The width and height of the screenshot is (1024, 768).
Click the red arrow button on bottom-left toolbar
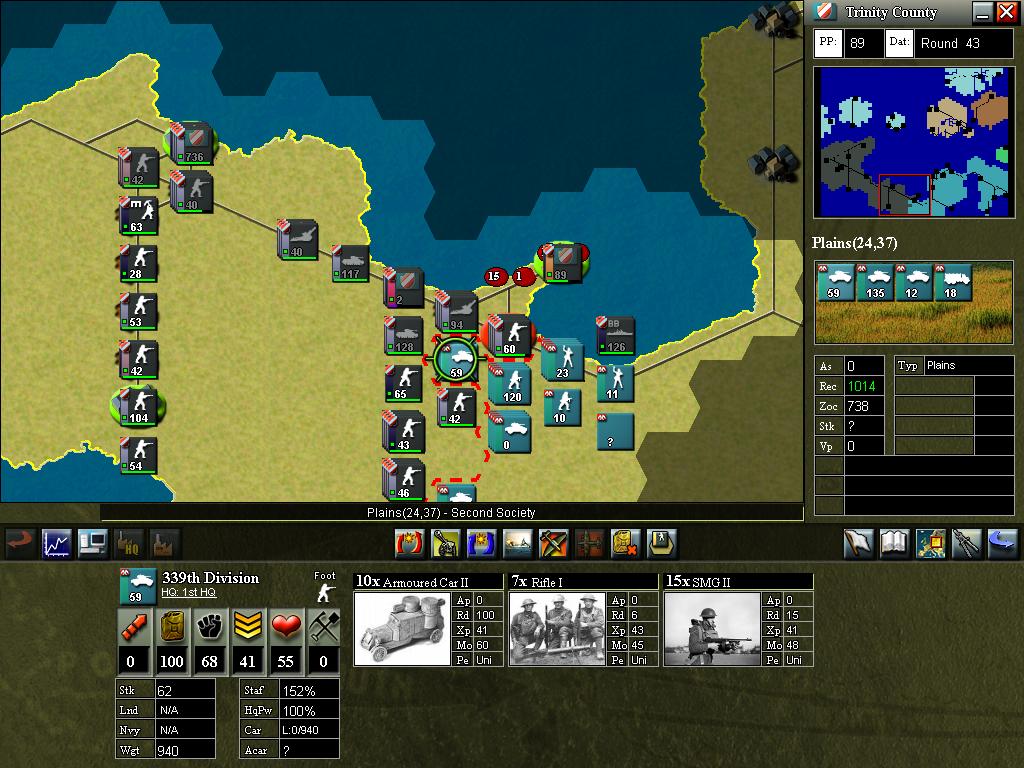point(19,543)
